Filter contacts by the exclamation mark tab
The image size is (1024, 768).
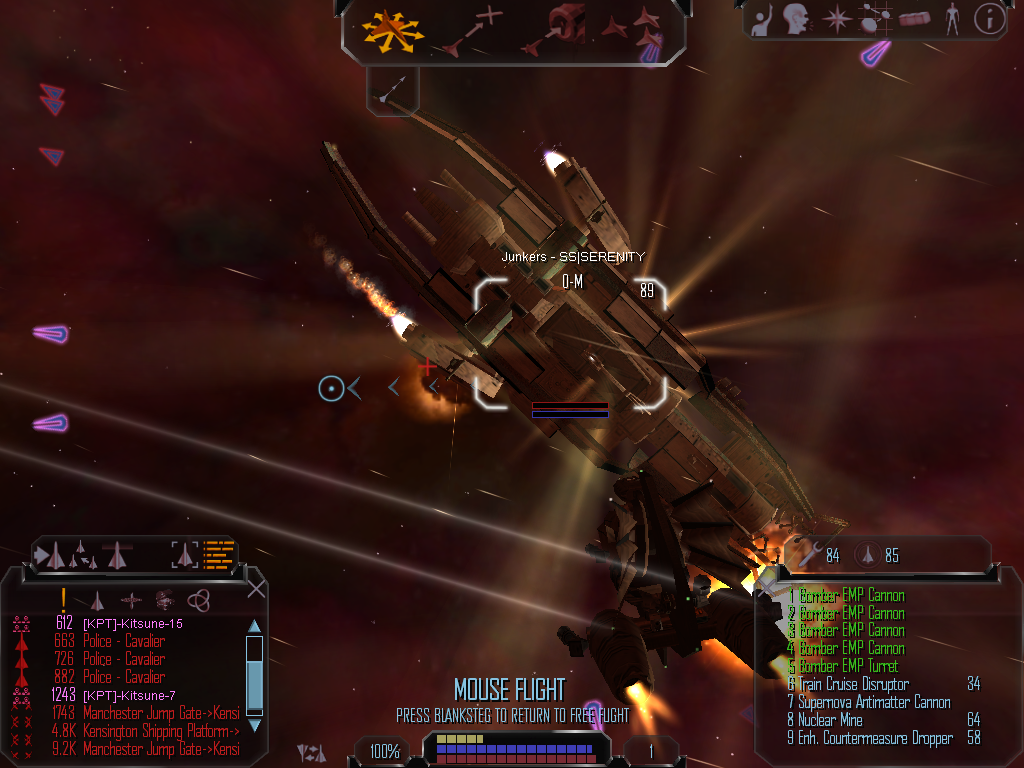pyautogui.click(x=63, y=598)
